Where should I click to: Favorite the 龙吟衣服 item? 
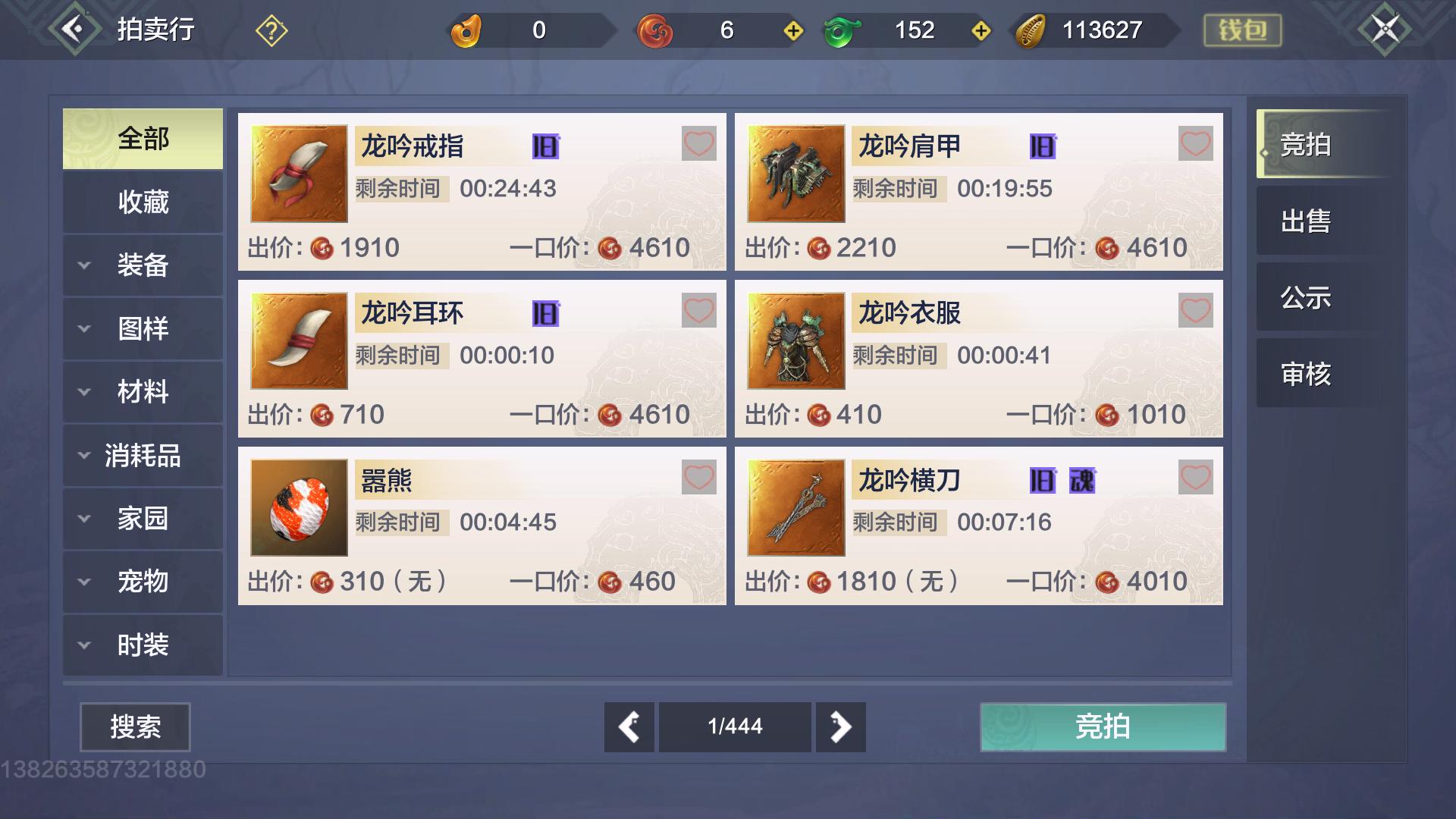click(1197, 309)
